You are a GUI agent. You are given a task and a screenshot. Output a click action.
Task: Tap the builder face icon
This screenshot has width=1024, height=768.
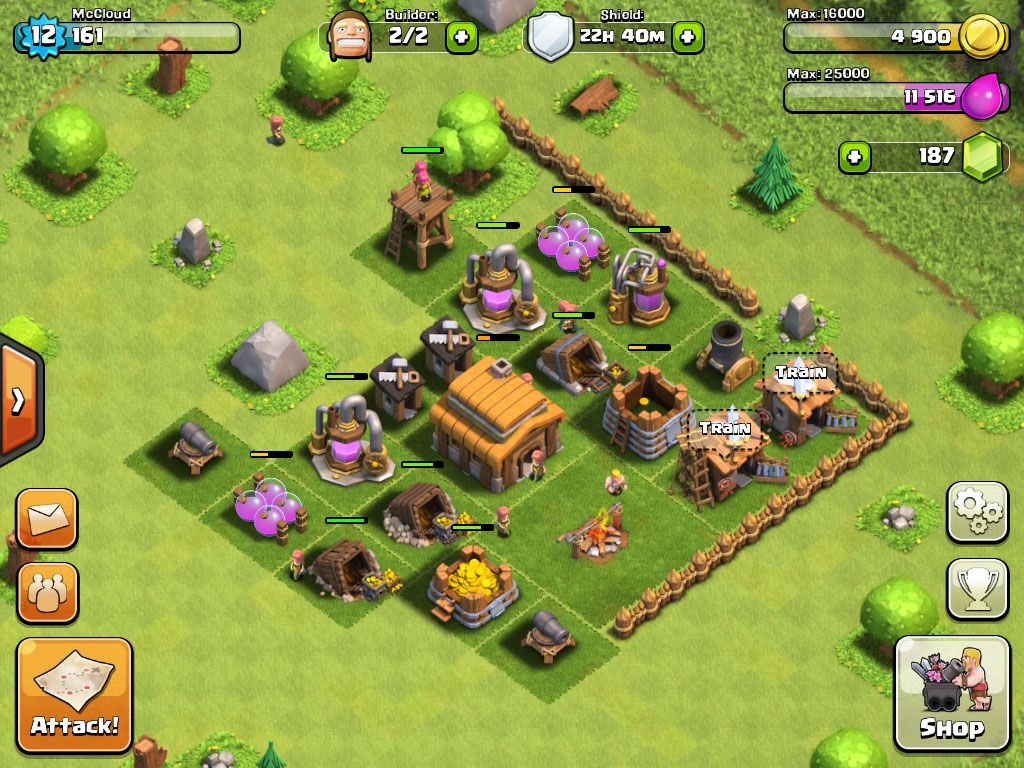[x=348, y=36]
